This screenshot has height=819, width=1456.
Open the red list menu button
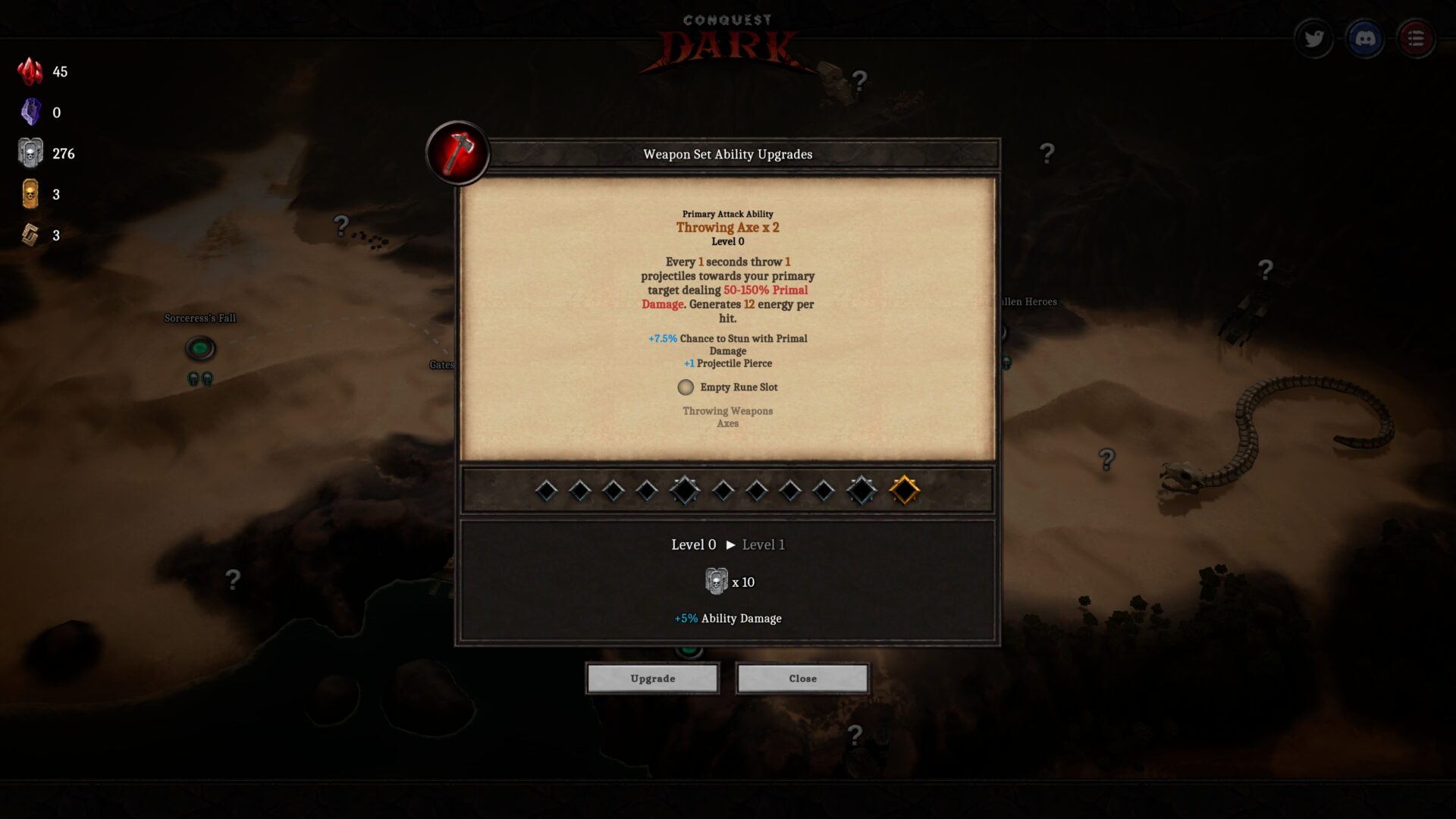(1415, 39)
